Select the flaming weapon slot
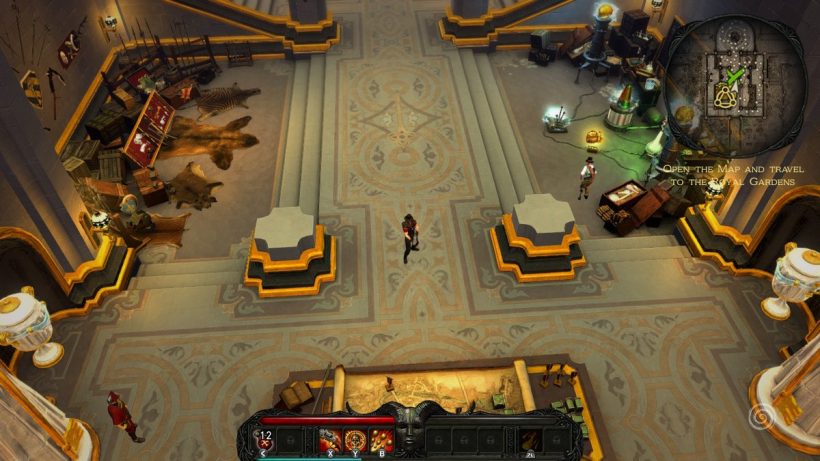This screenshot has width=820, height=461. tap(531, 440)
